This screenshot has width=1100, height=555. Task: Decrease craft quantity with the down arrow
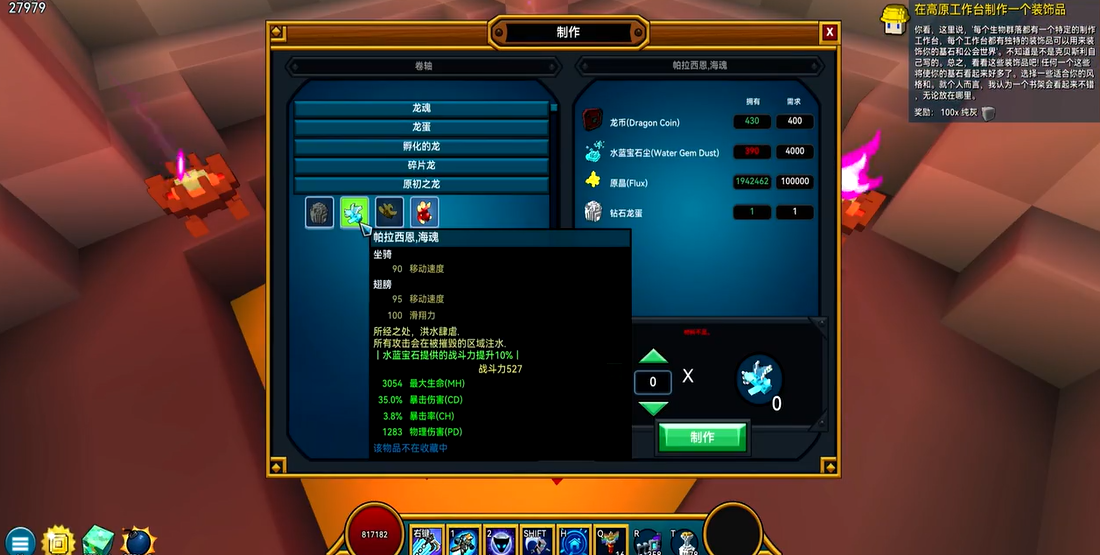coord(653,407)
